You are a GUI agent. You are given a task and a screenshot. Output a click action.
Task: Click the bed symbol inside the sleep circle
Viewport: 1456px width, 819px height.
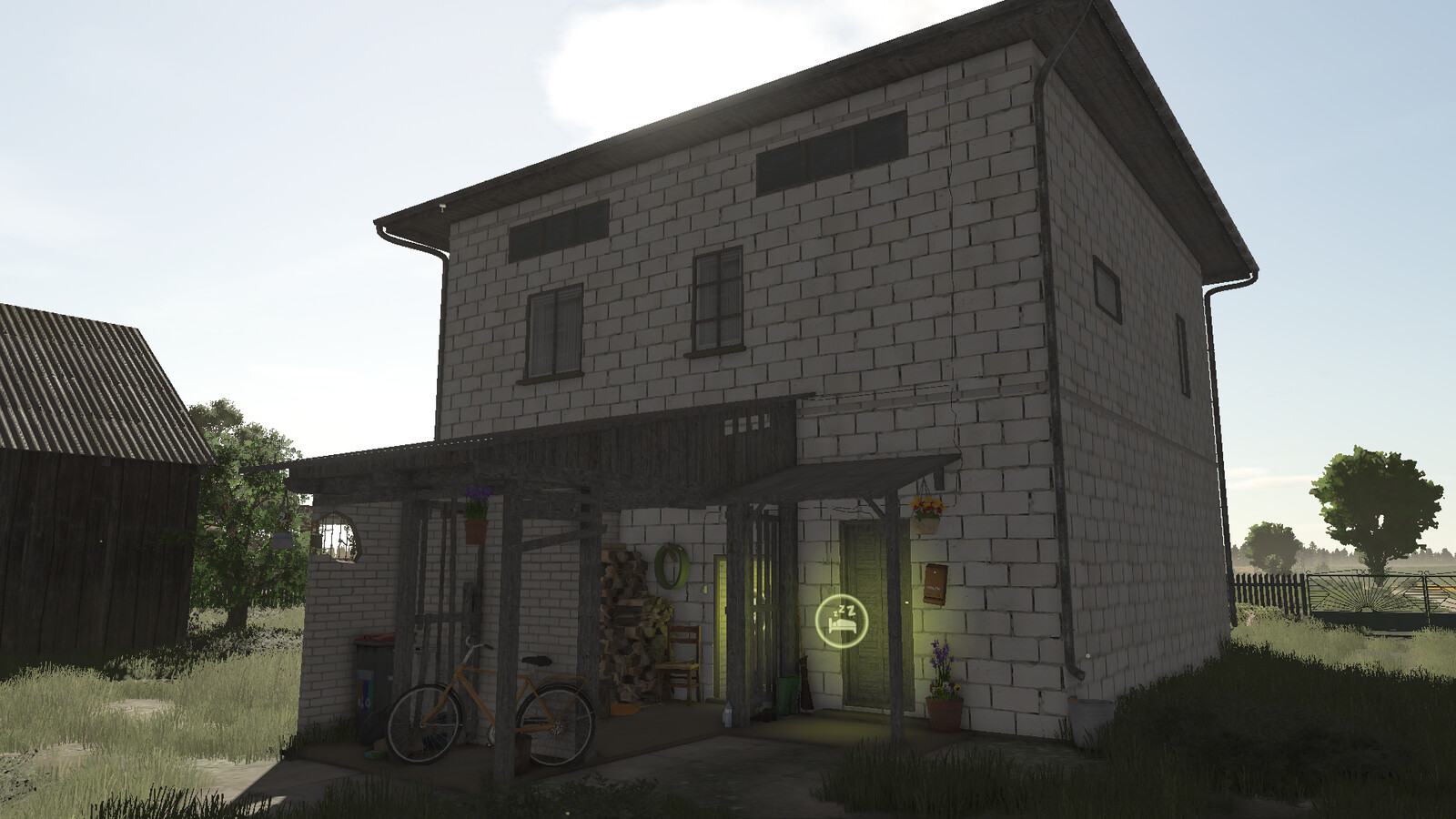842,625
